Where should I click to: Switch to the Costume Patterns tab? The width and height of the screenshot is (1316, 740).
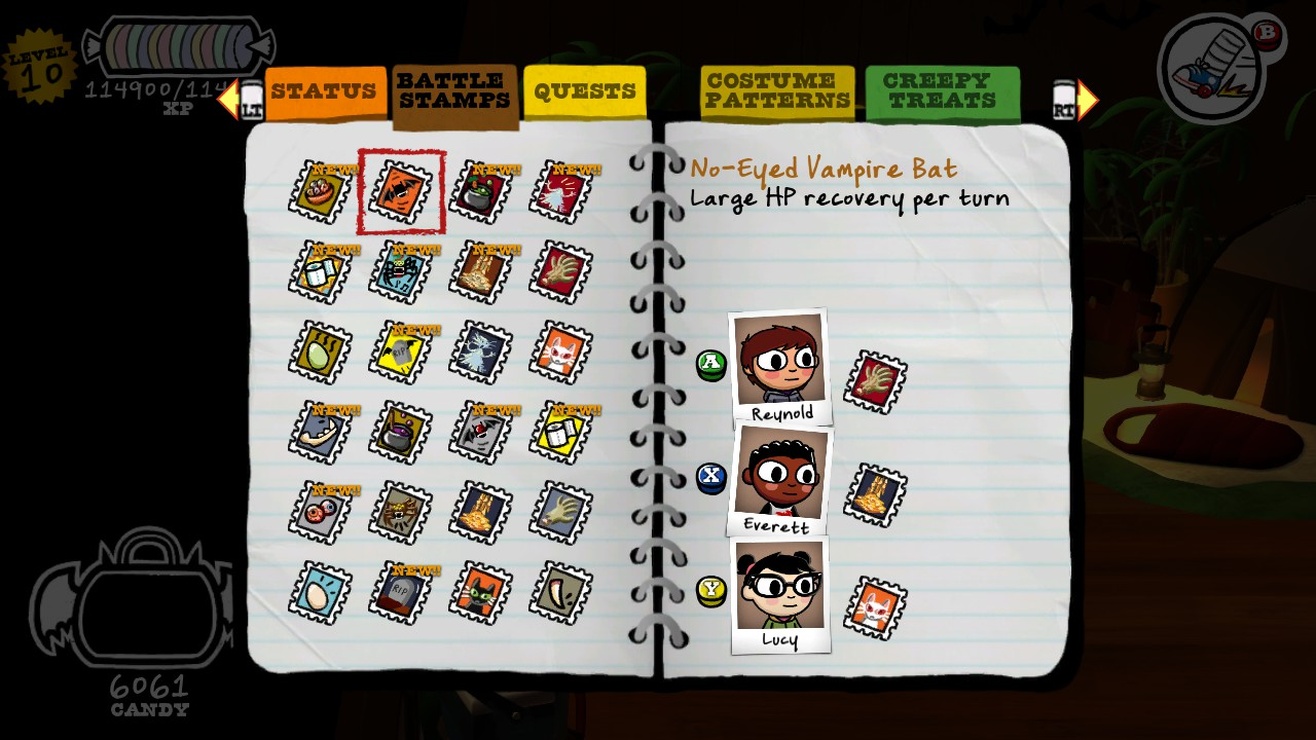[x=778, y=89]
